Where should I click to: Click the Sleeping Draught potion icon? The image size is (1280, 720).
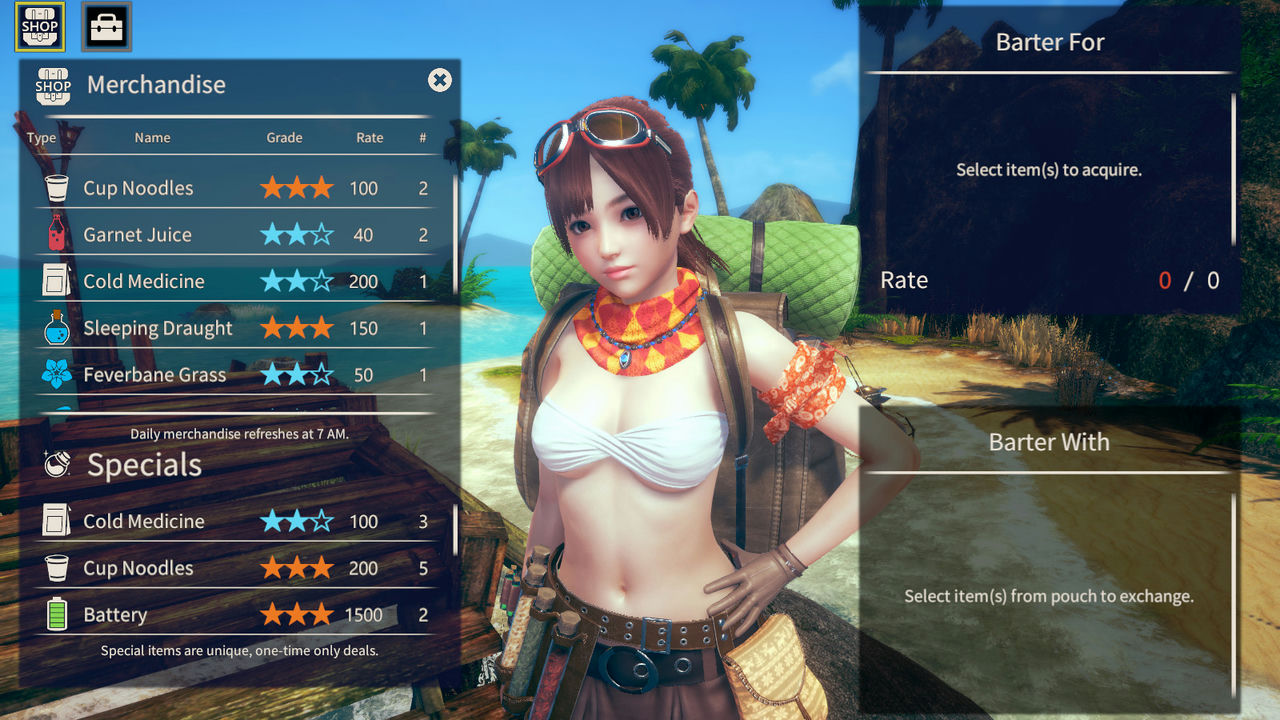tap(55, 327)
